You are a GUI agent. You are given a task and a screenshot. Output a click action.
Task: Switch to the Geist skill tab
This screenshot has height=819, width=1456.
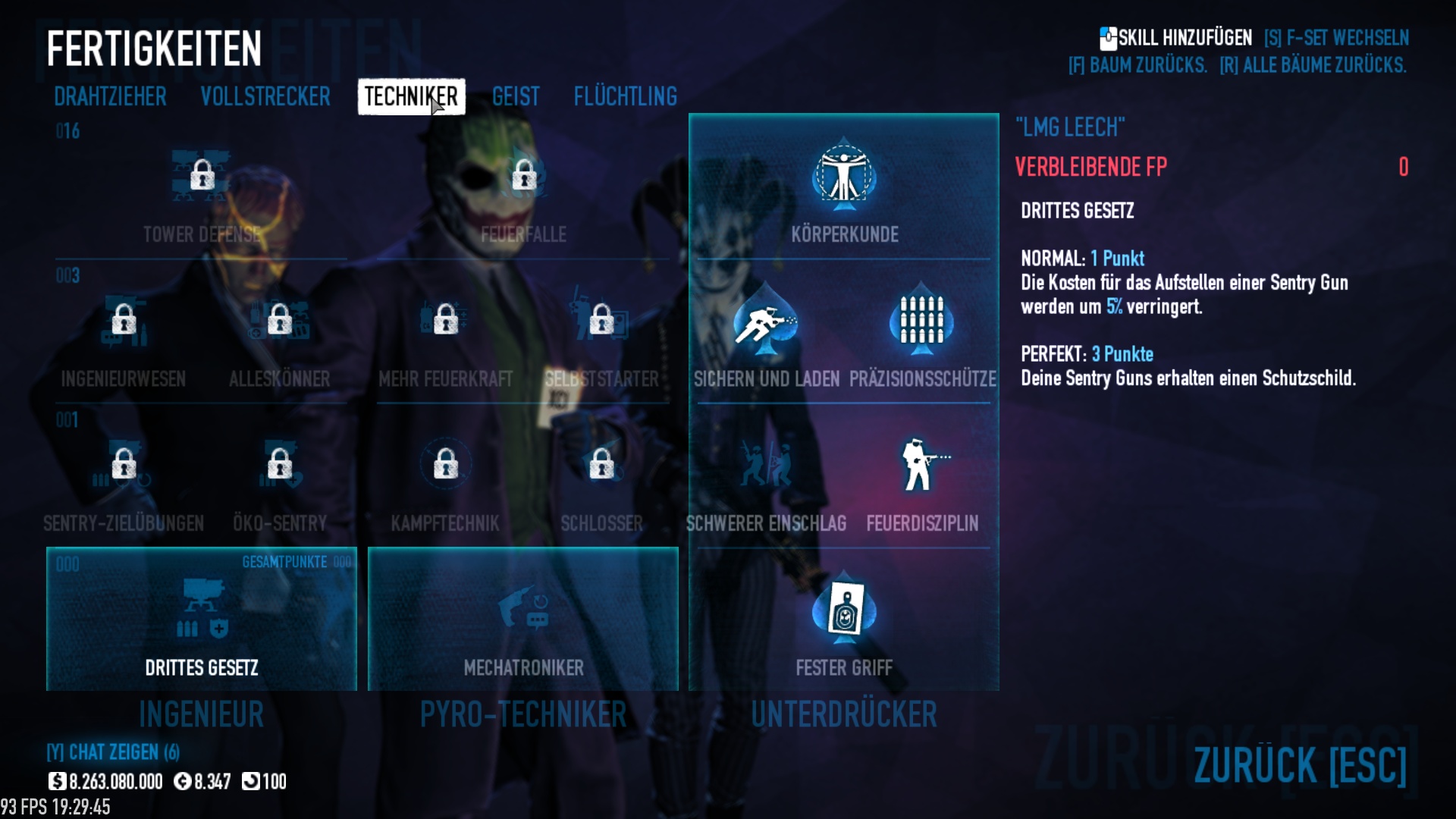(x=516, y=96)
